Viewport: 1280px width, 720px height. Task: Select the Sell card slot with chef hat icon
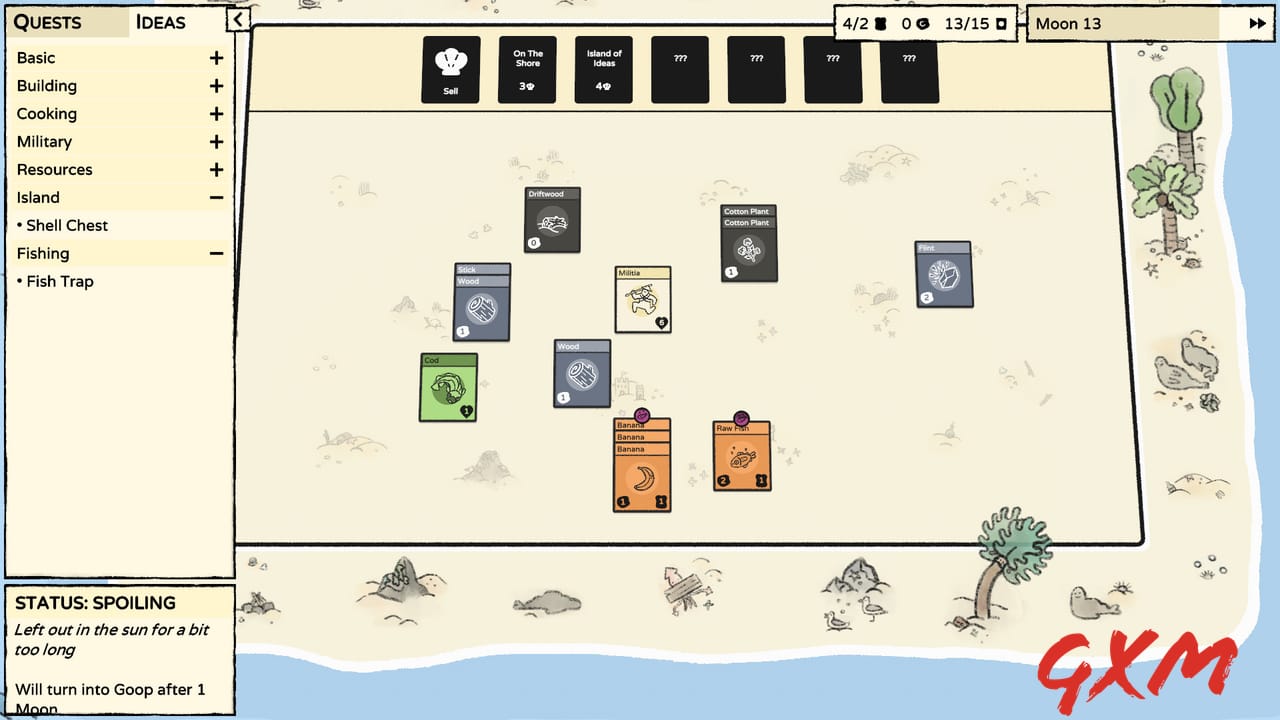[450, 70]
